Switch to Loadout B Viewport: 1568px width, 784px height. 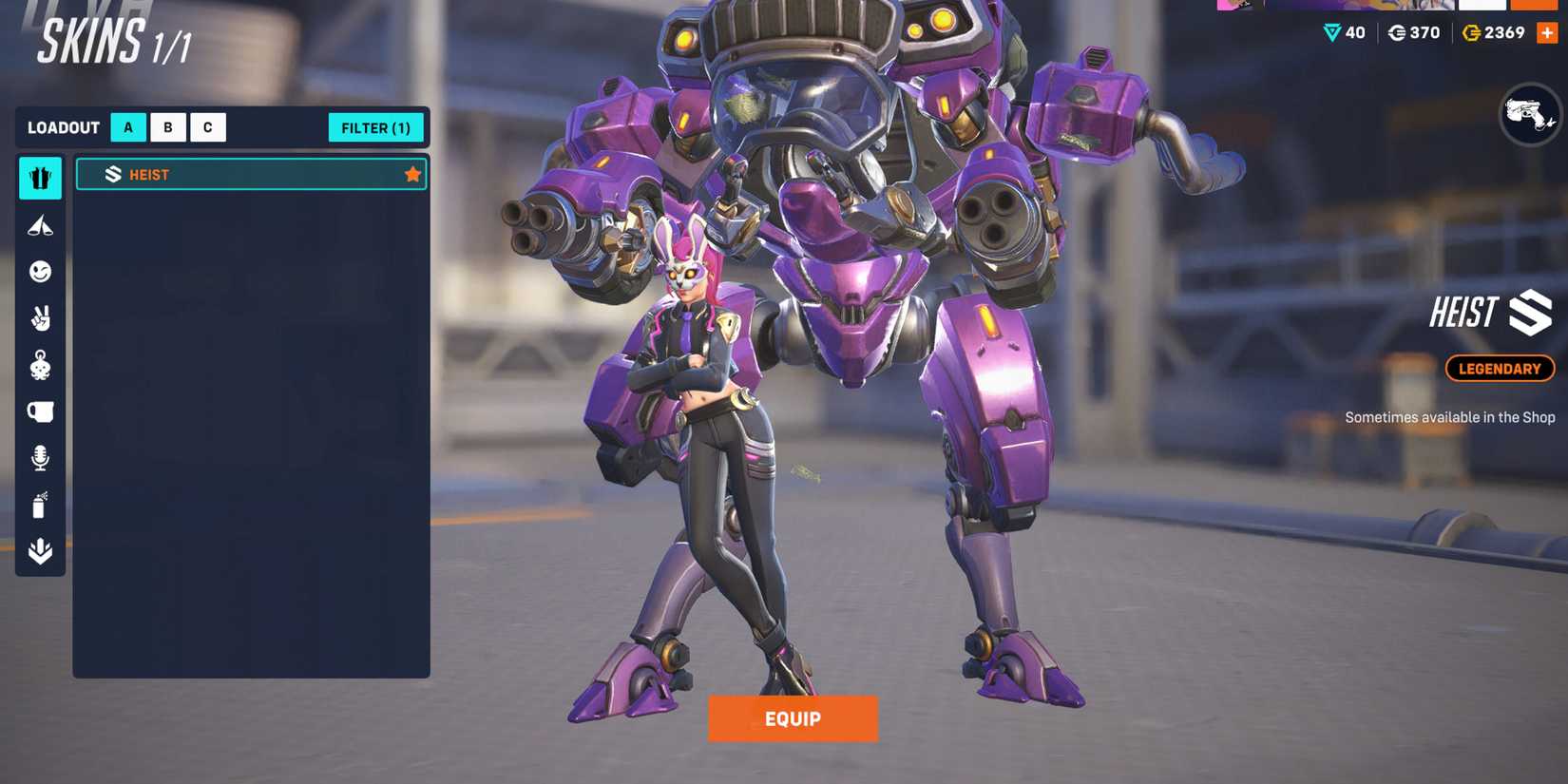point(167,126)
